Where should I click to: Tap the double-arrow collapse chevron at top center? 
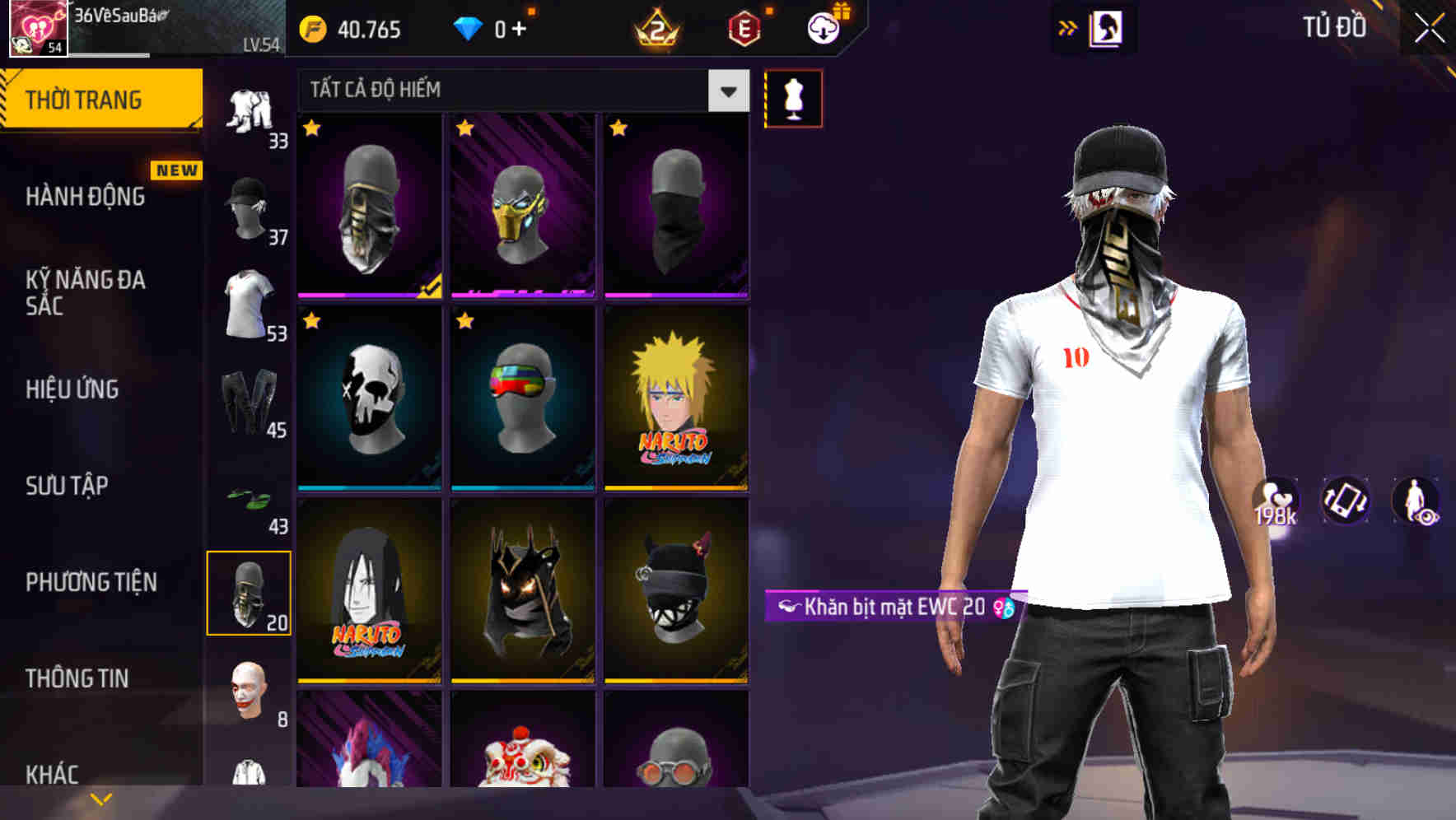tap(1066, 27)
